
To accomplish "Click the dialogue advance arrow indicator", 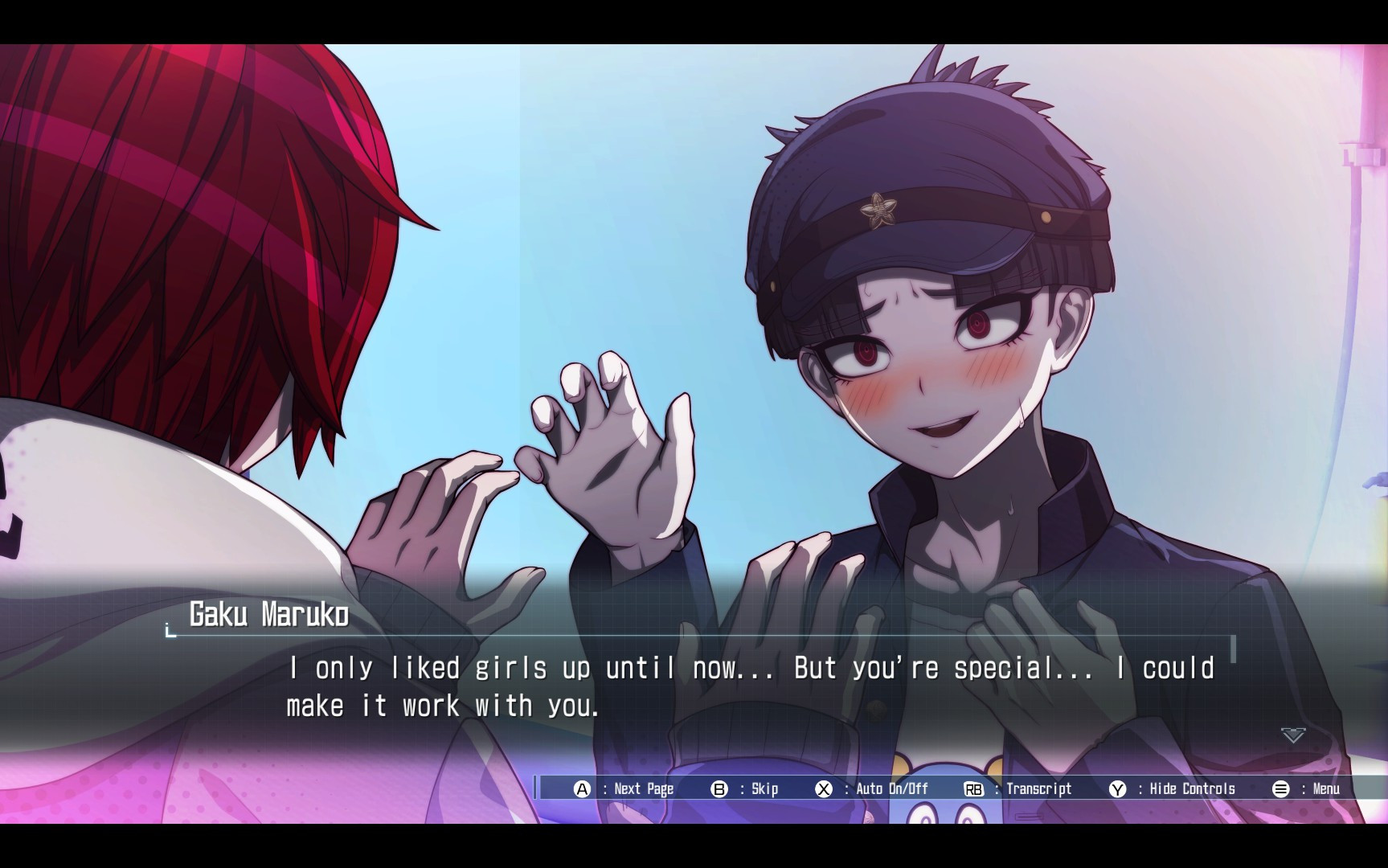I will click(x=1292, y=735).
